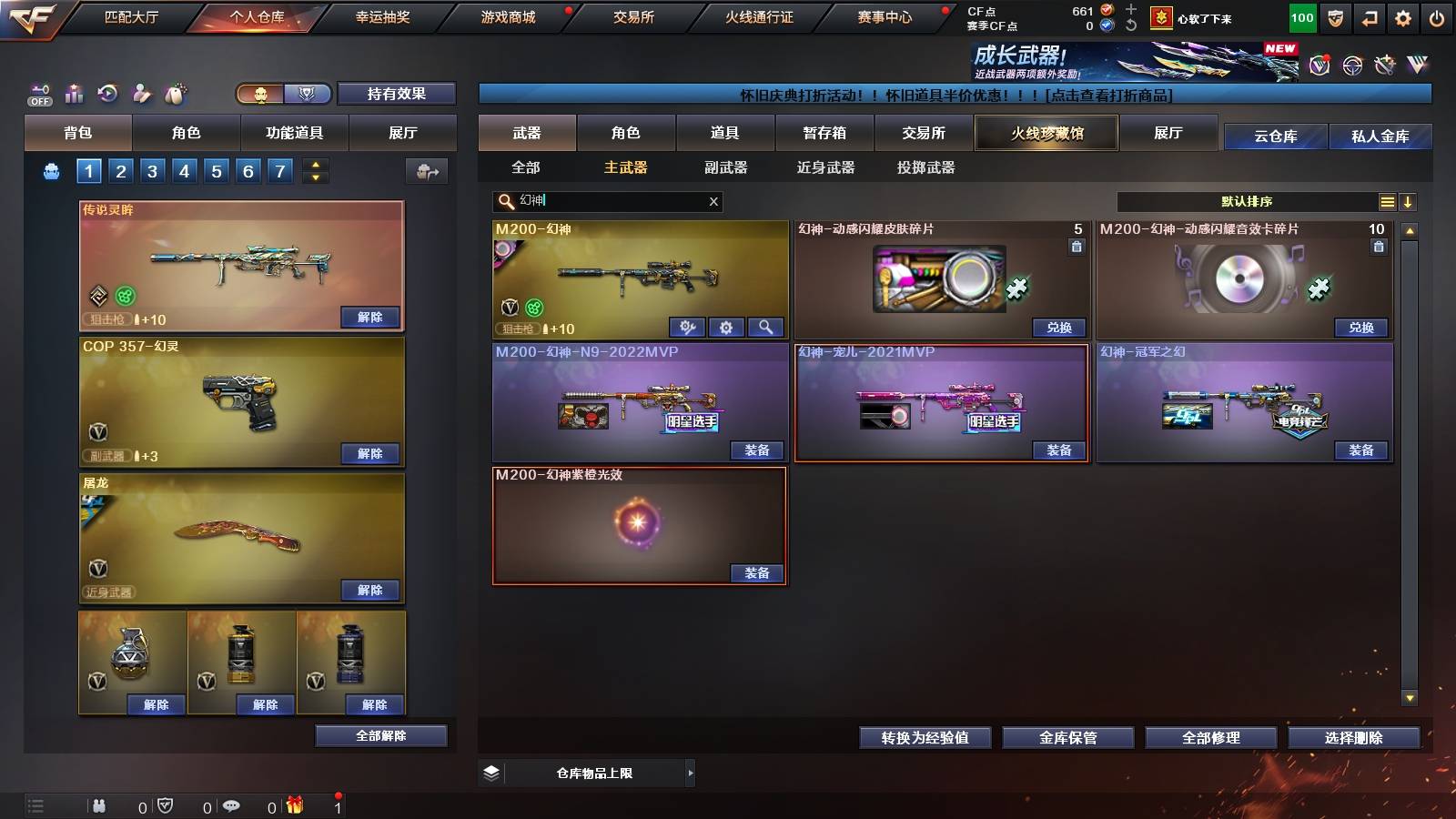Open the stats bar chart icon

74,94
